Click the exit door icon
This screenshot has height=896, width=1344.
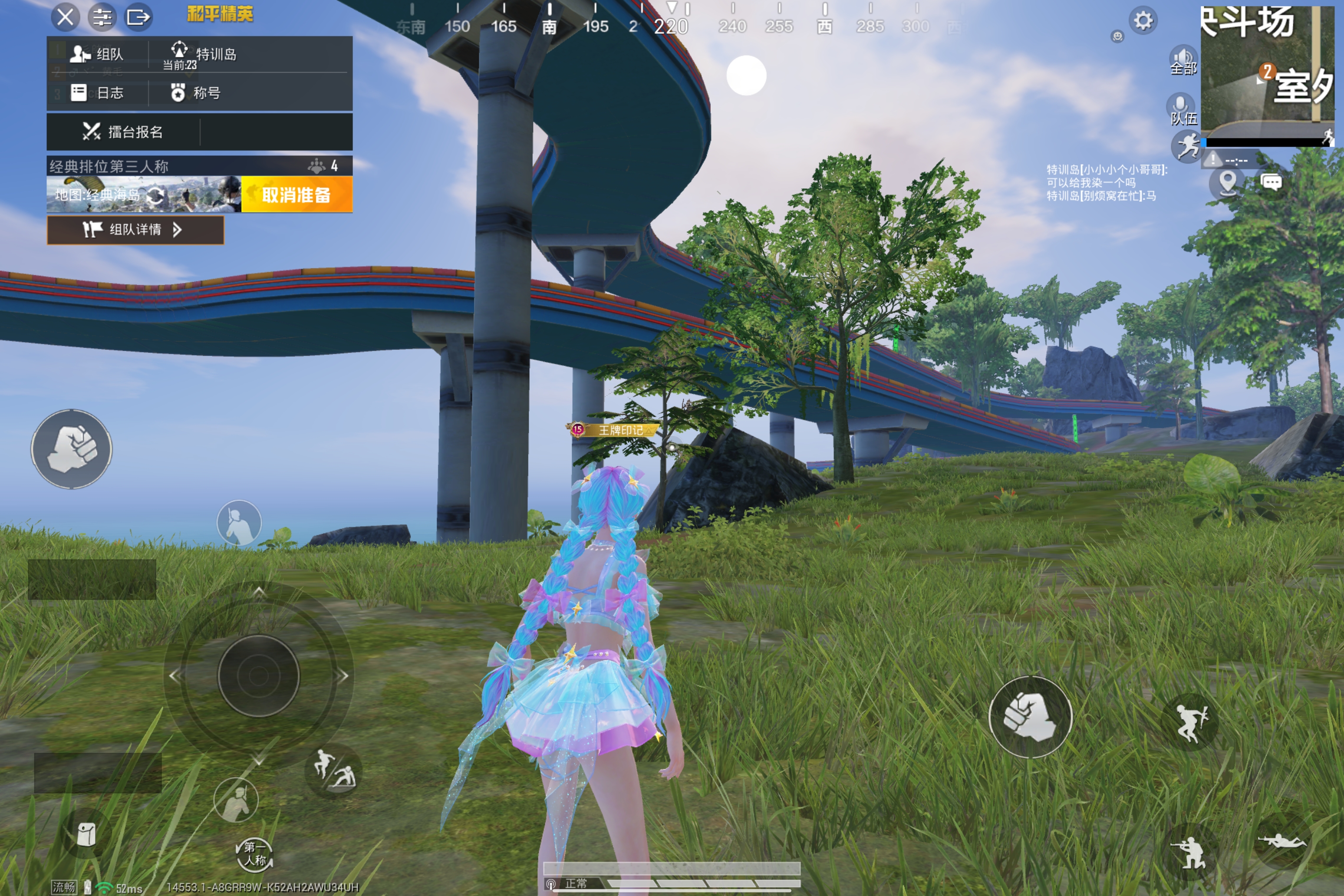(x=138, y=17)
